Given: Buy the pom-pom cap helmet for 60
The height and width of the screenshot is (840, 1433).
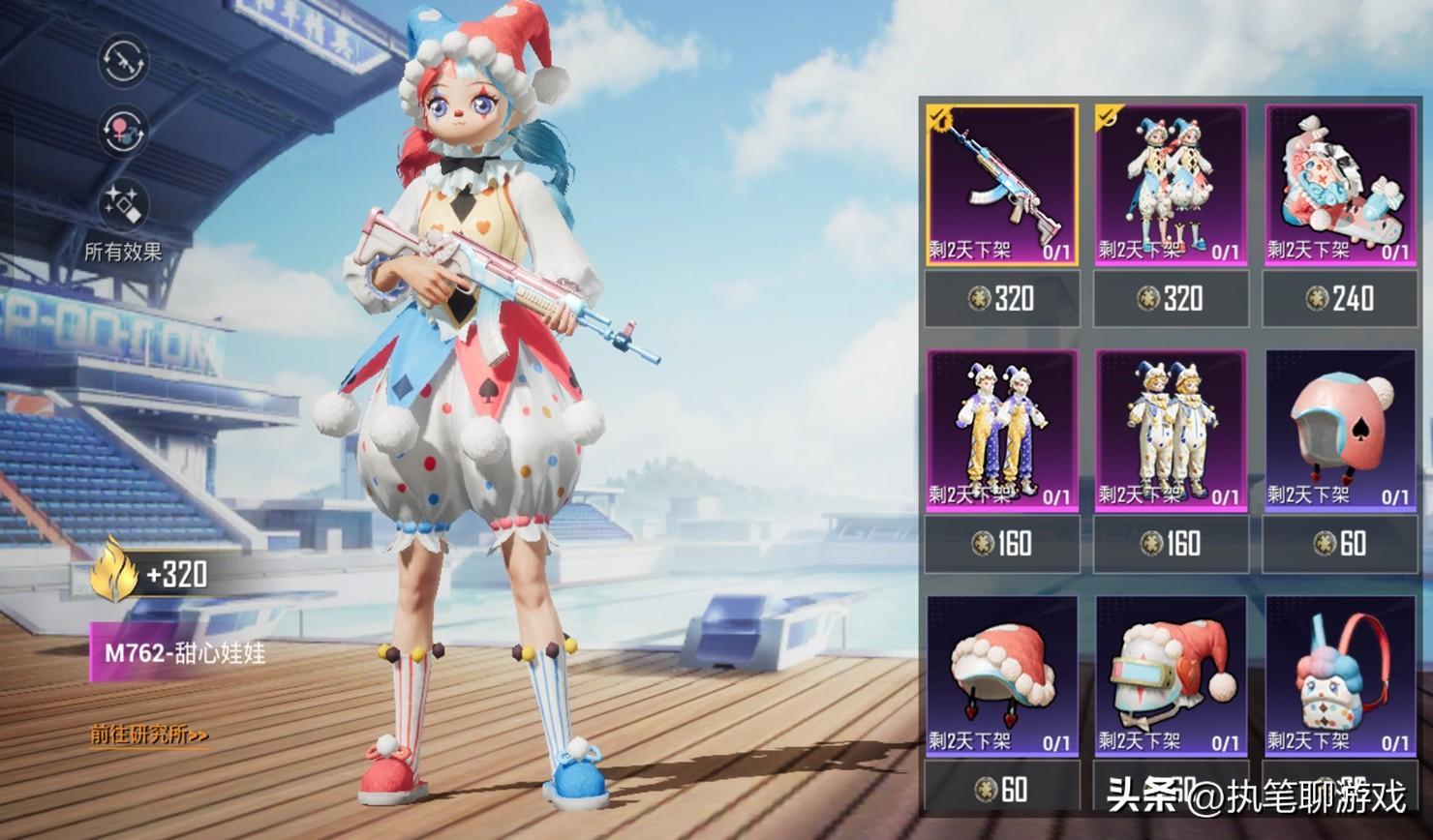Looking at the screenshot, I should (x=1002, y=789).
